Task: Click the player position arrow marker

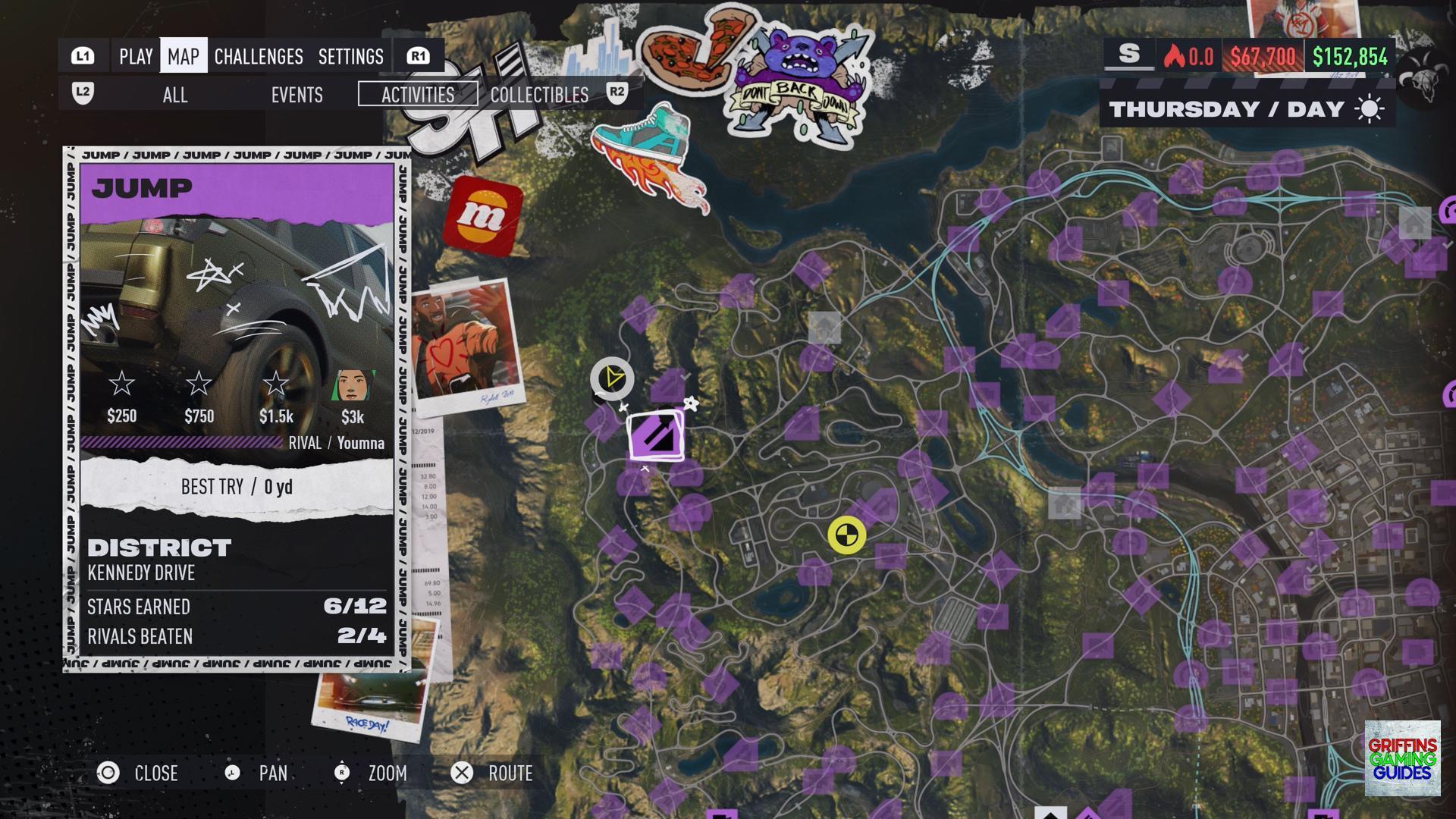Action: tap(612, 378)
